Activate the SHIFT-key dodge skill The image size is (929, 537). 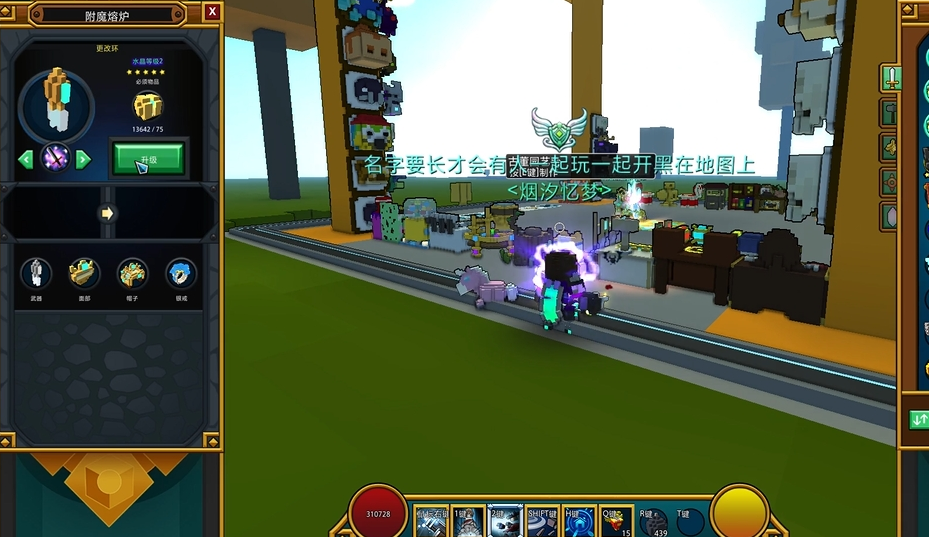tap(542, 520)
